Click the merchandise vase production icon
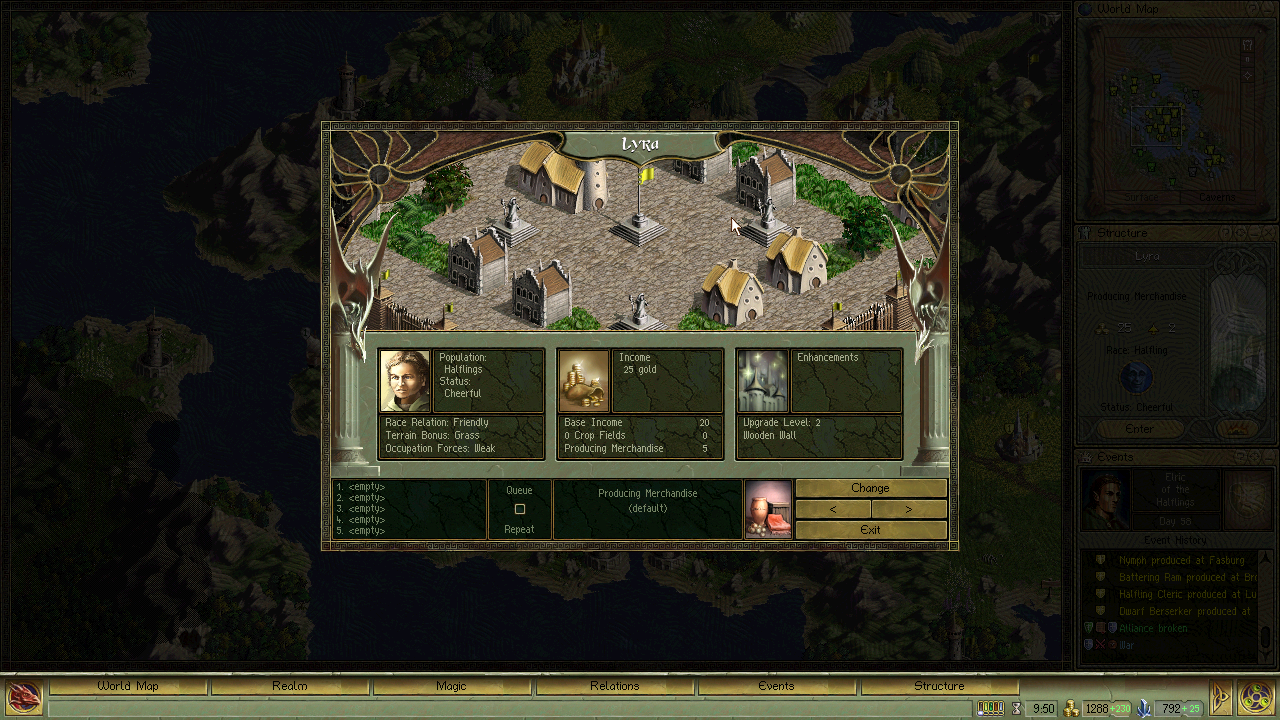 click(768, 509)
